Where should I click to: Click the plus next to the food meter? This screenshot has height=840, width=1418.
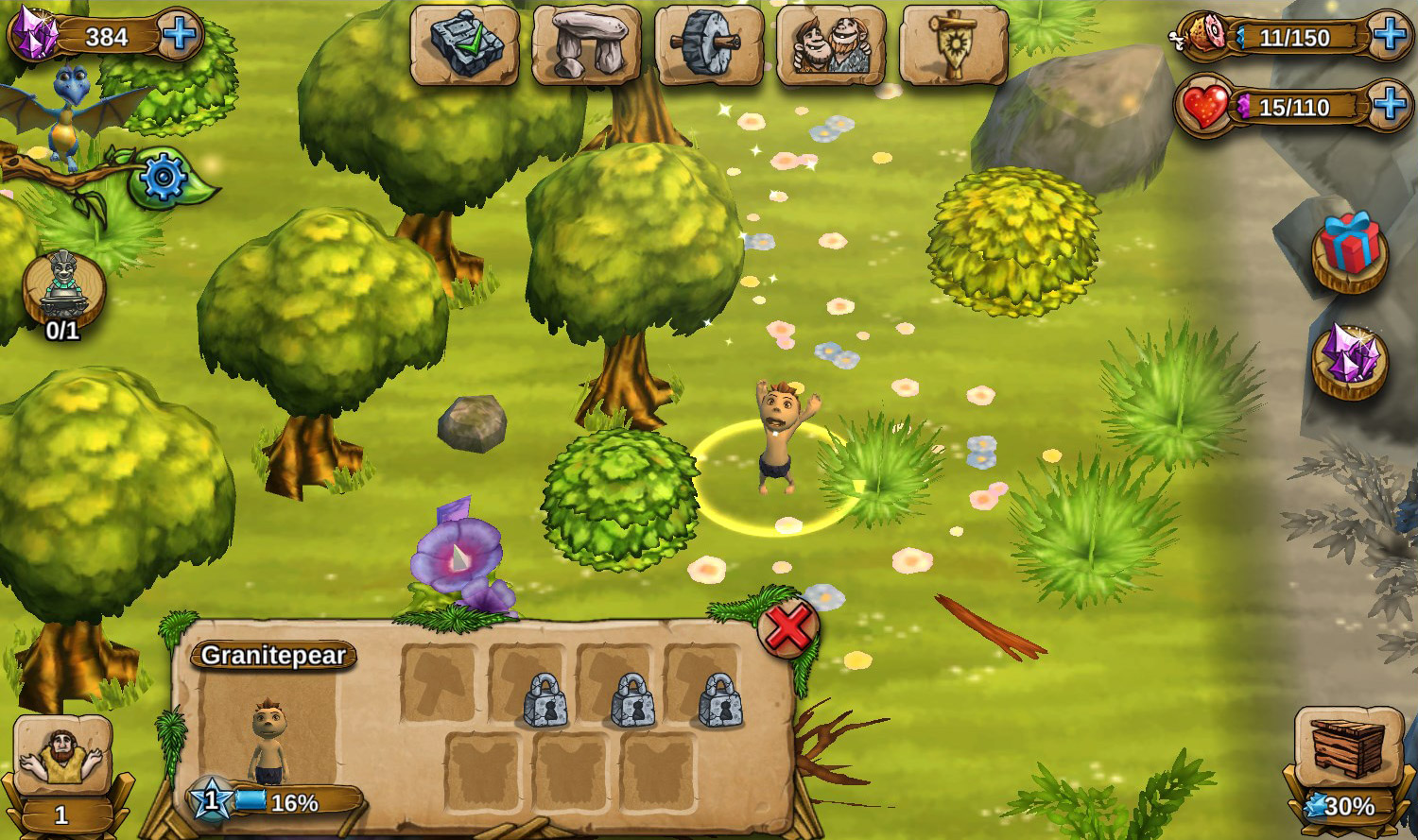pos(1390,39)
